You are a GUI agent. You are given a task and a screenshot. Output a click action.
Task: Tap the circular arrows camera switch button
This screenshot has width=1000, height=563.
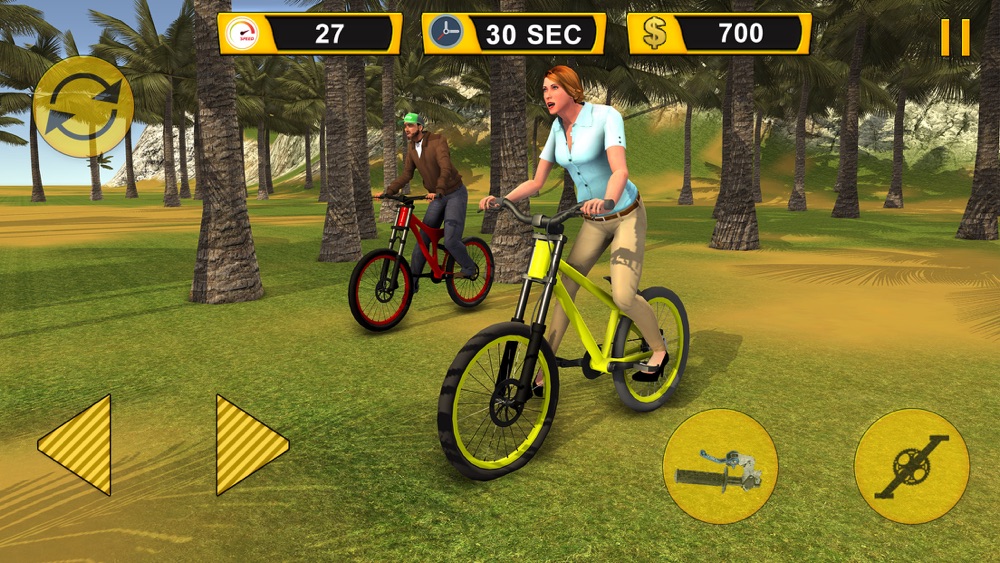pos(83,107)
